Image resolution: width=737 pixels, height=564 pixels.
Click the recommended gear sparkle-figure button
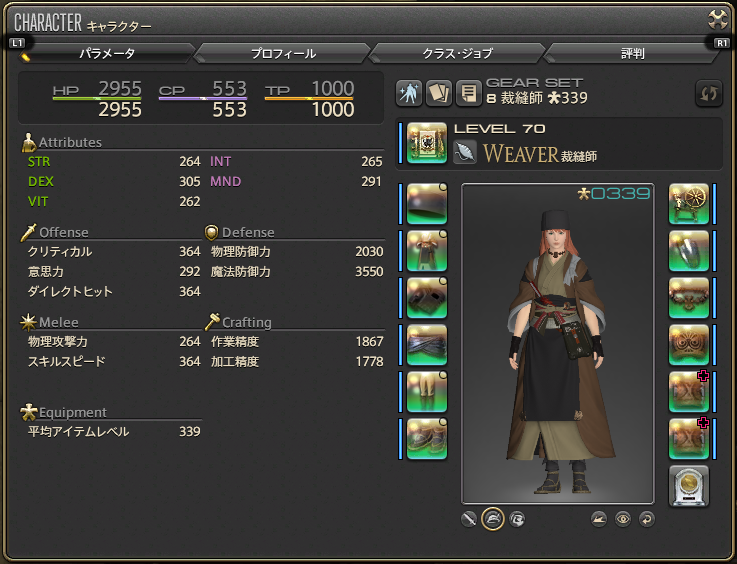(408, 93)
